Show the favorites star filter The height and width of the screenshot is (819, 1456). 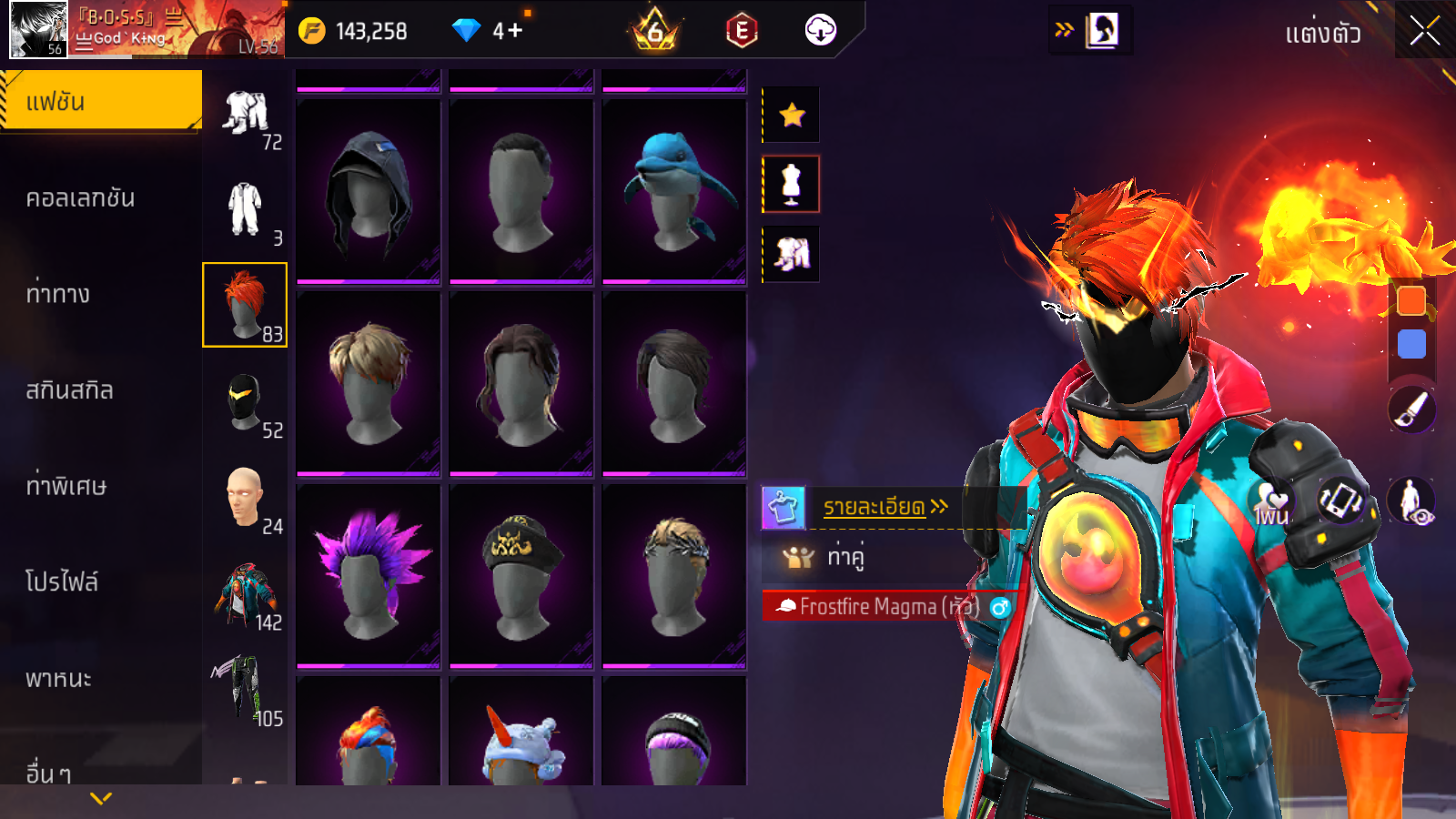click(x=792, y=115)
